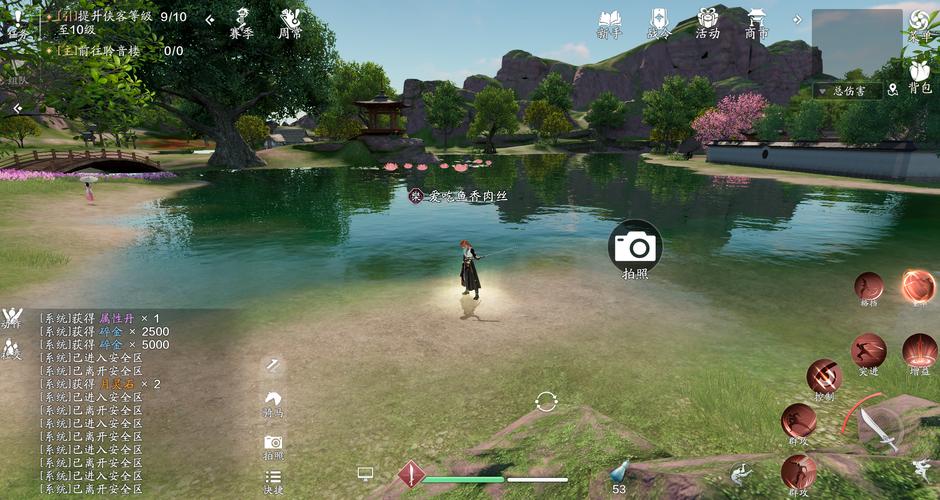
Task: Mount the horse with 骑马 button
Action: click(x=273, y=402)
